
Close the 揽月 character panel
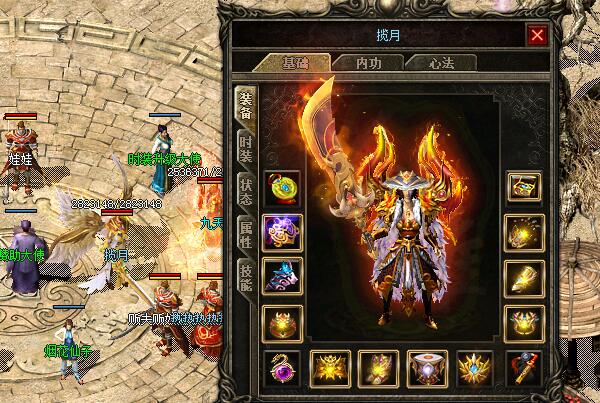click(538, 35)
